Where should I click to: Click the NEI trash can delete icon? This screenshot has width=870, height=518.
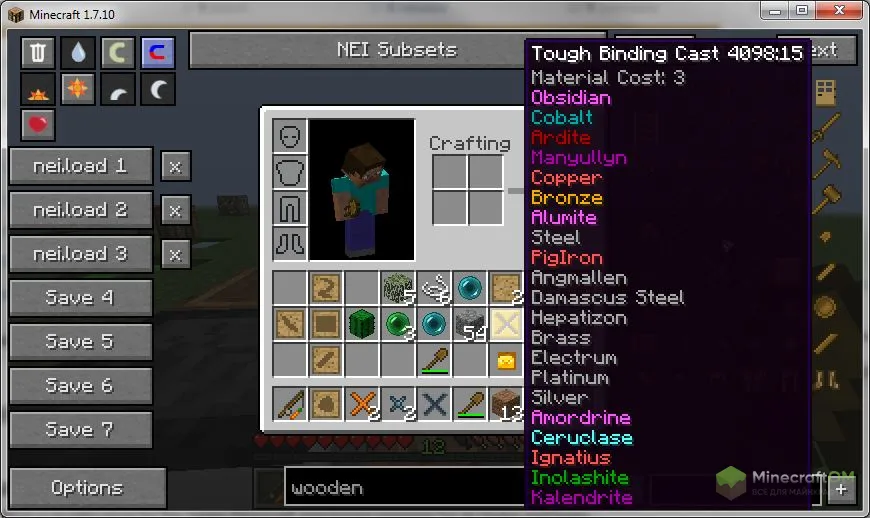click(38, 53)
